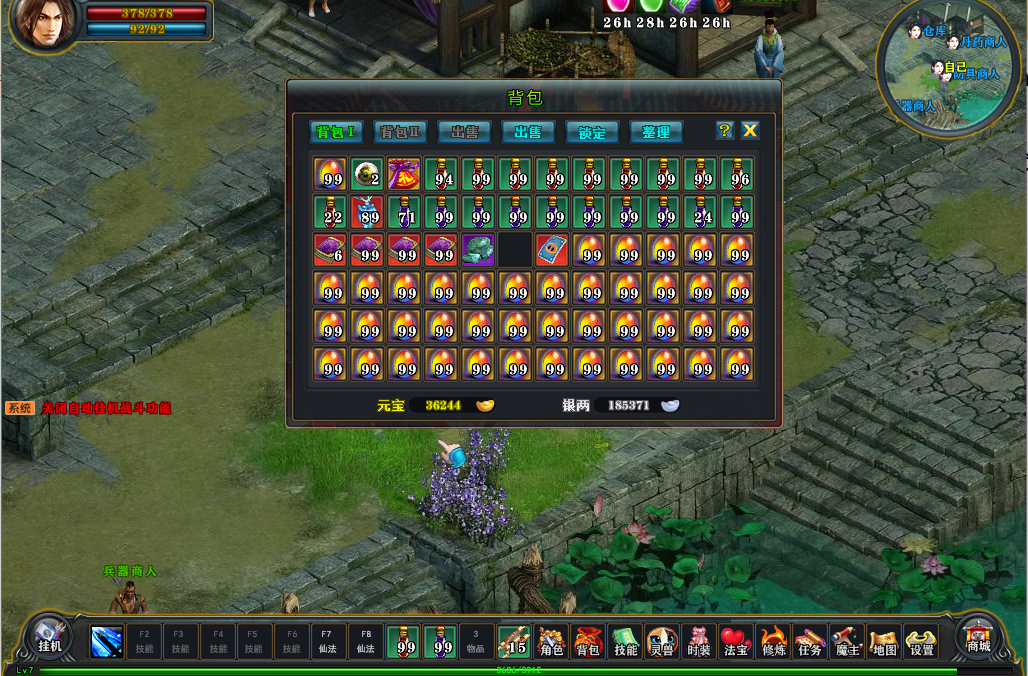
Task: Select the blue card item
Action: [x=552, y=249]
